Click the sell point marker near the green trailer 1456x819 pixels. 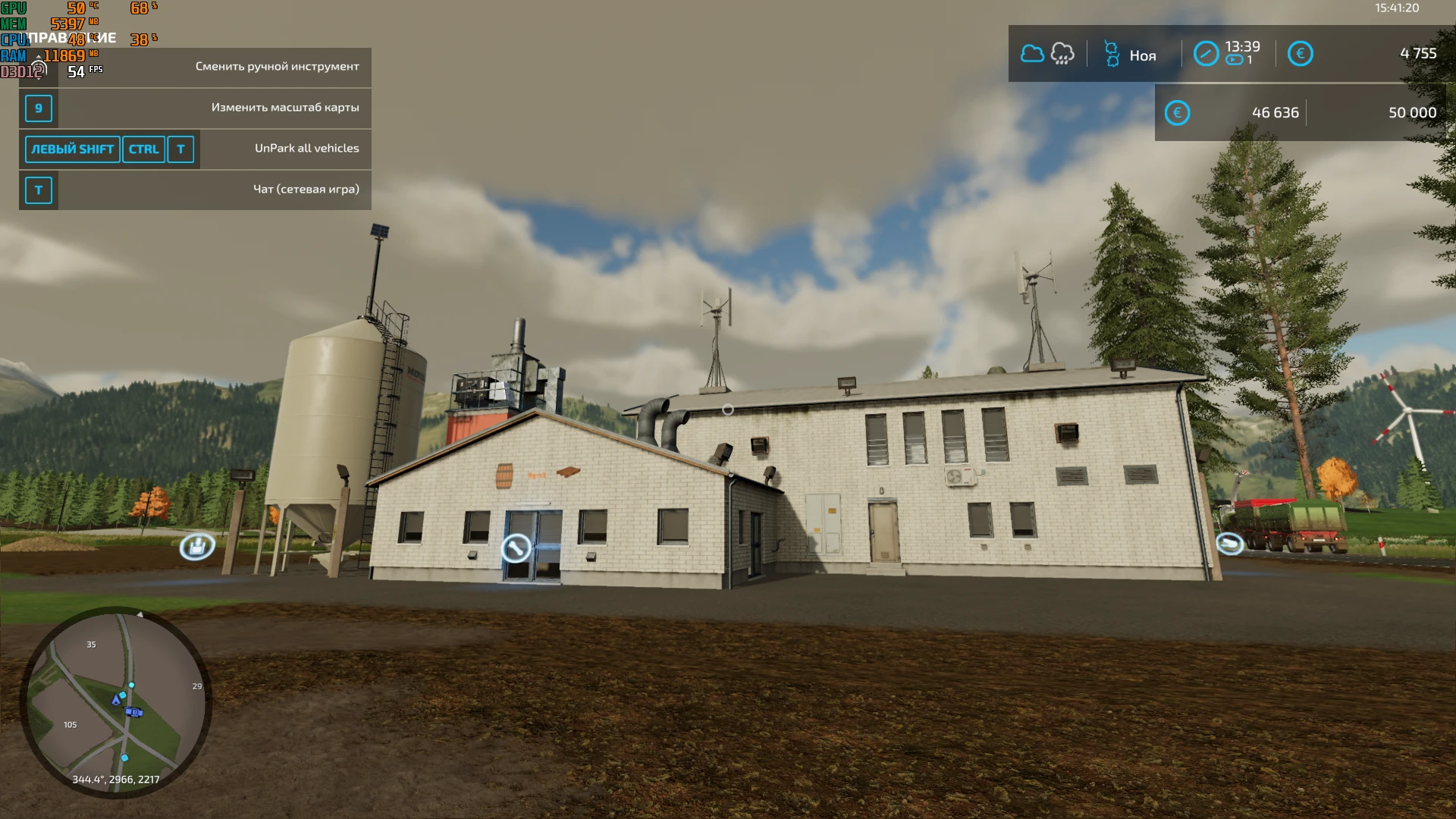[1232, 544]
